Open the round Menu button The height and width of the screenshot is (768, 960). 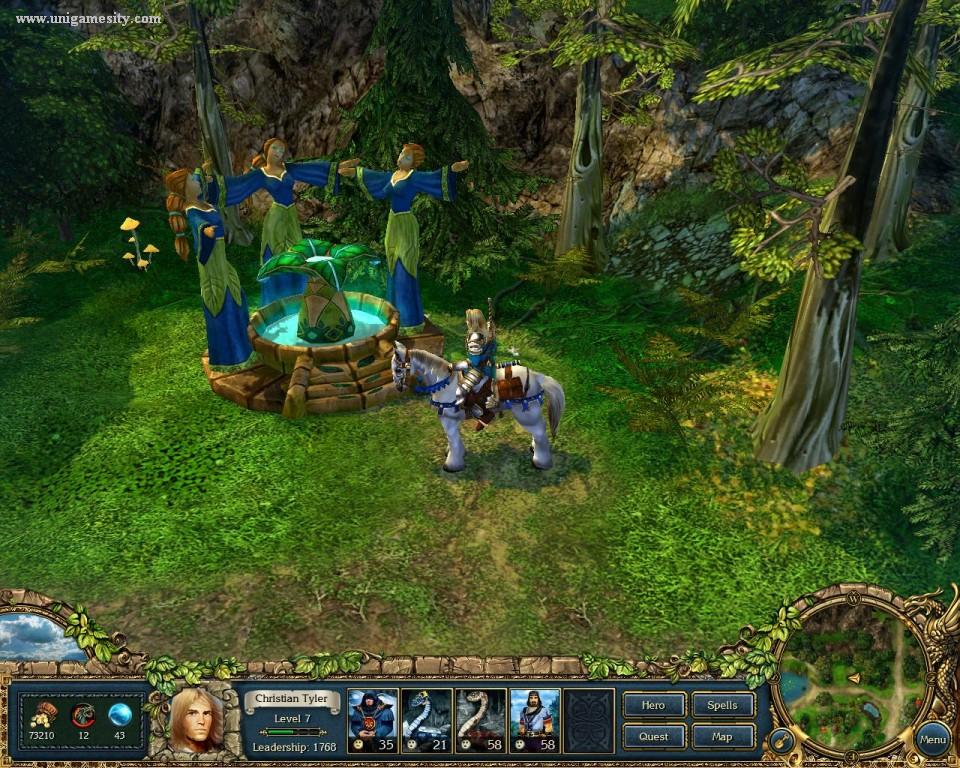932,740
